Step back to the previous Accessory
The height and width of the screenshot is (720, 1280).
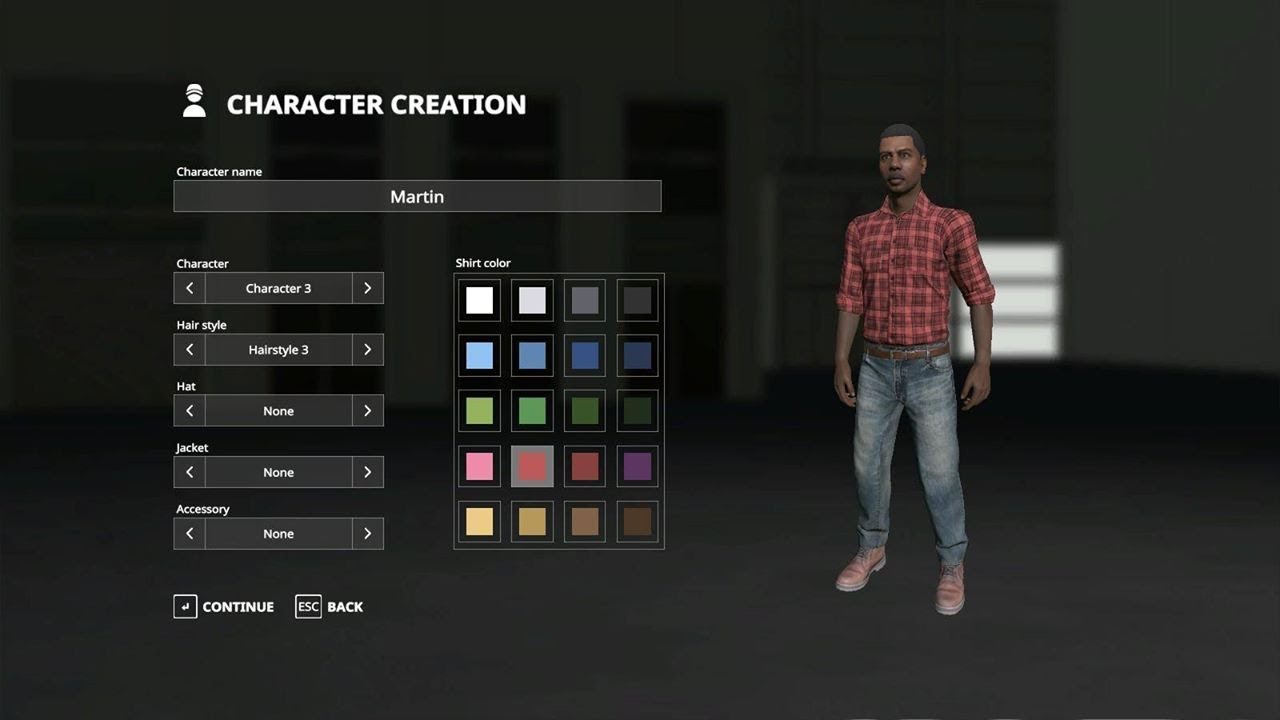[x=189, y=533]
